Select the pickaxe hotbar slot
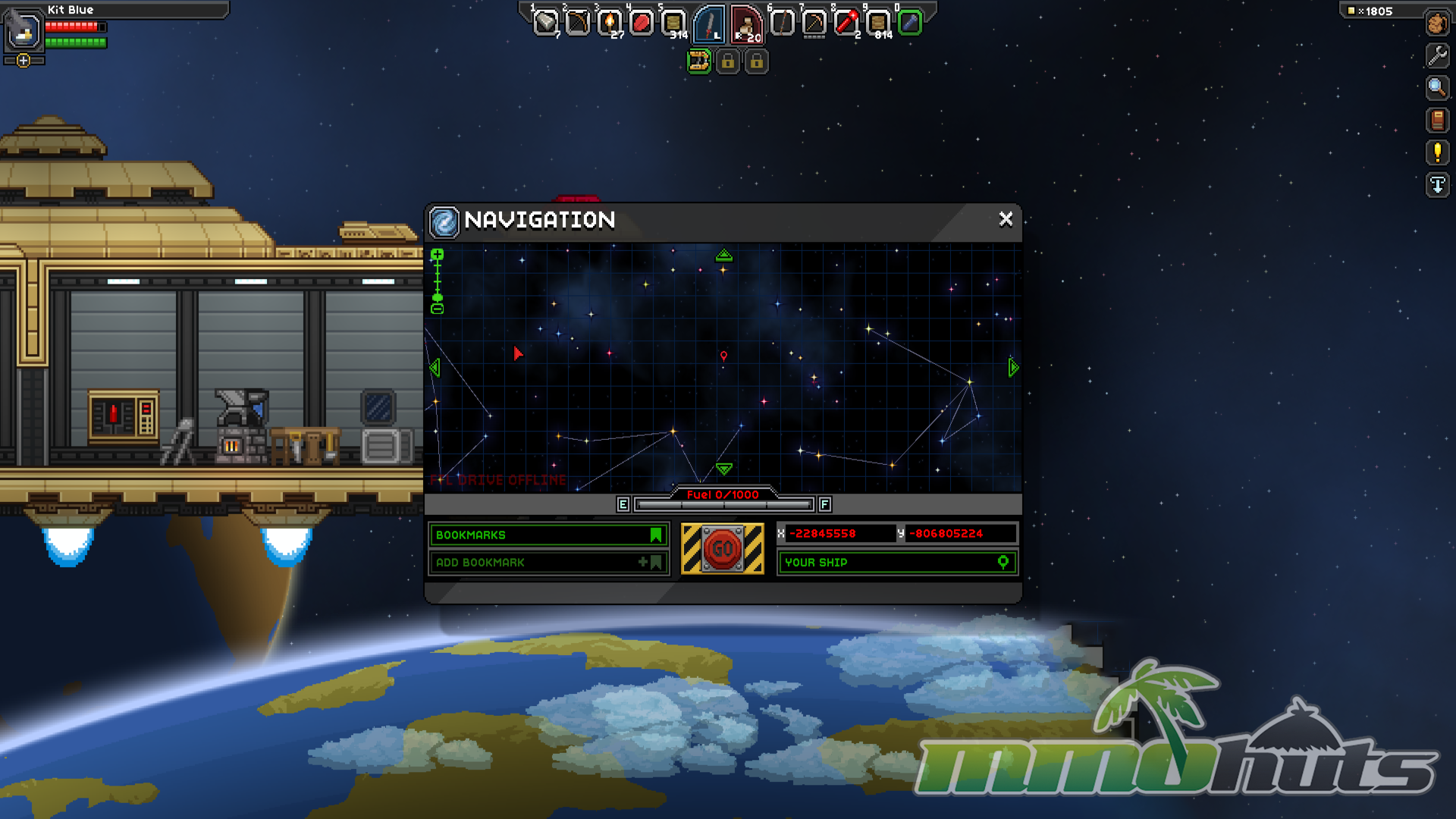This screenshot has width=1456, height=819. point(814,24)
